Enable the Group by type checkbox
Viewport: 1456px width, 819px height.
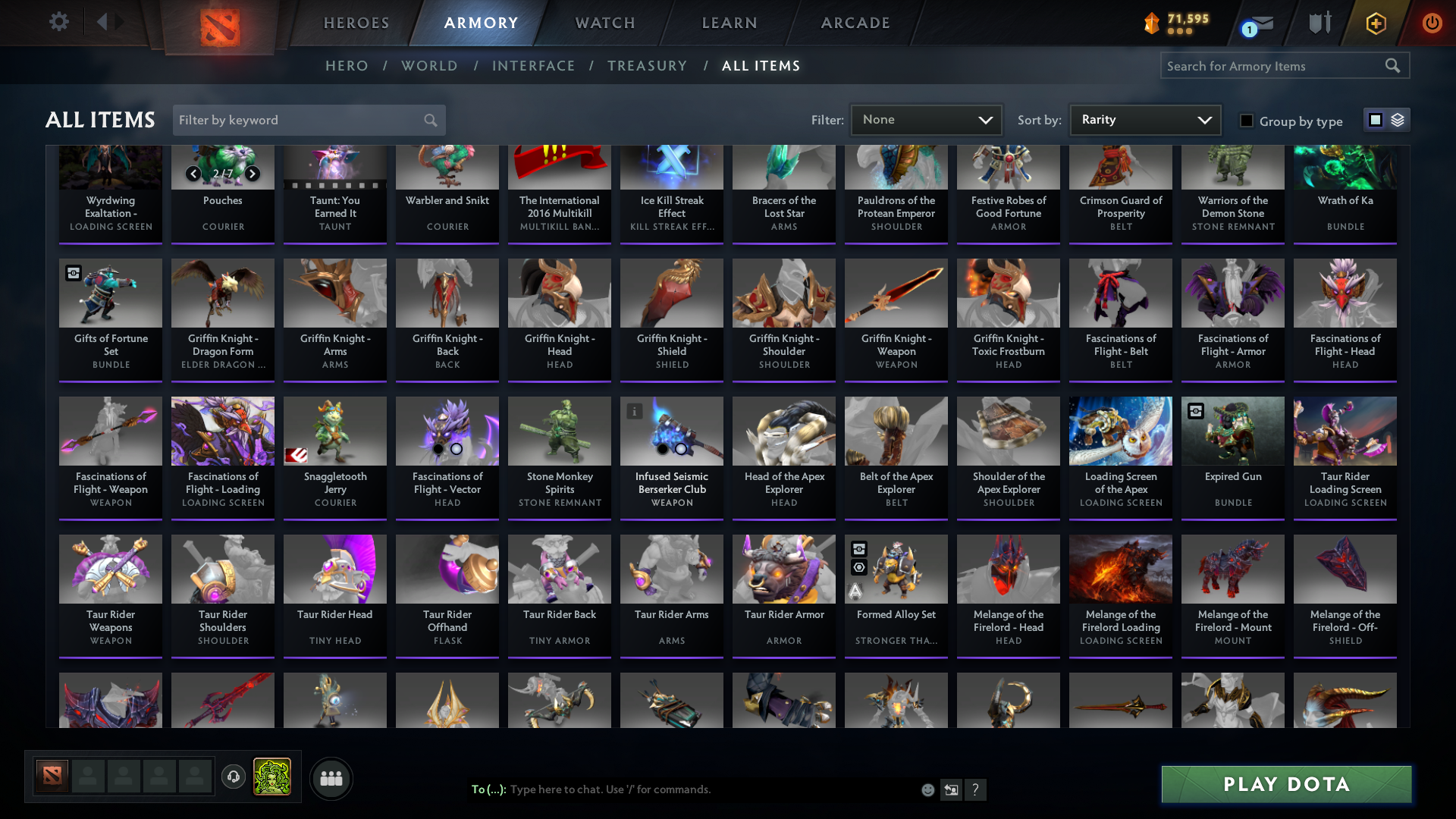coord(1247,121)
